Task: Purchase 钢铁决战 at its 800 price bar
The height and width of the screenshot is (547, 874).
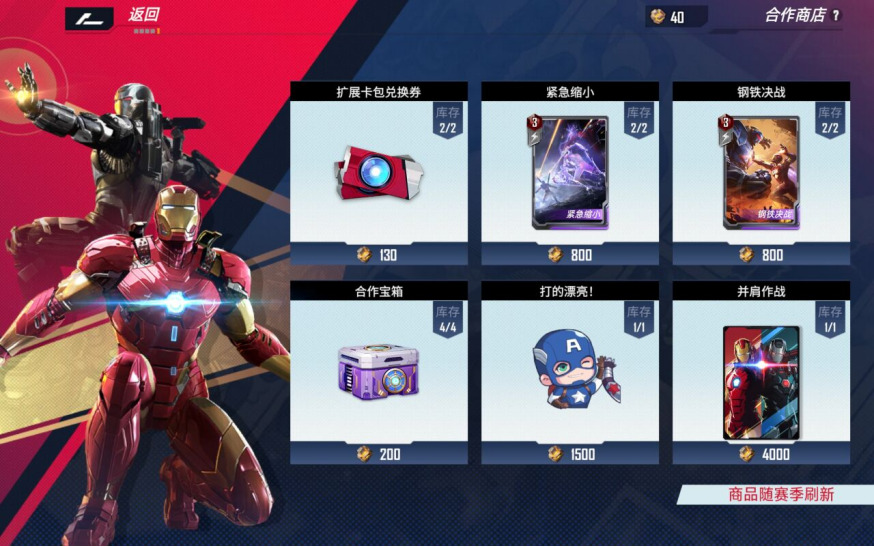Action: coord(761,255)
